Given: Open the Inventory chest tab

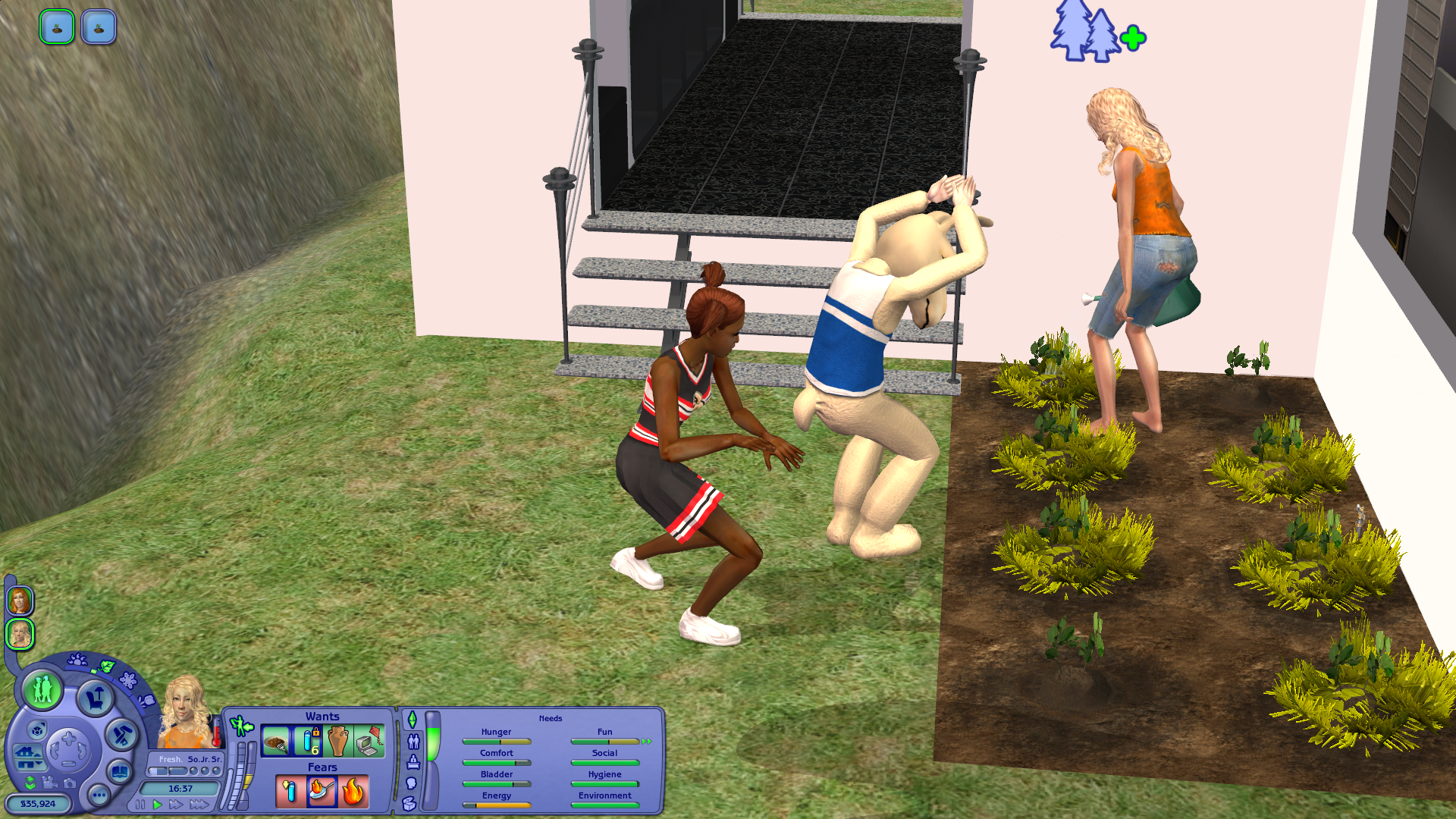Looking at the screenshot, I should point(410,804).
